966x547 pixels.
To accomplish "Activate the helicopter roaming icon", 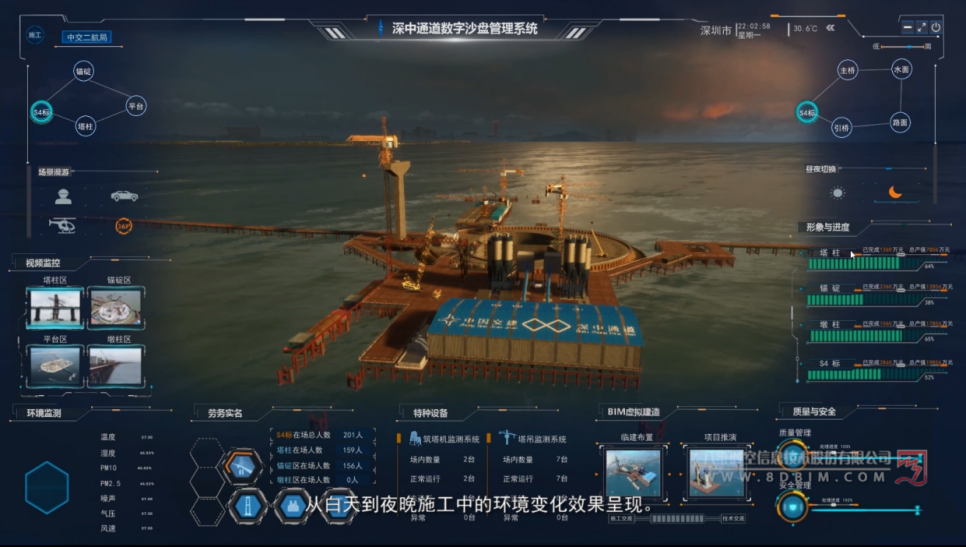I will pos(63,226).
